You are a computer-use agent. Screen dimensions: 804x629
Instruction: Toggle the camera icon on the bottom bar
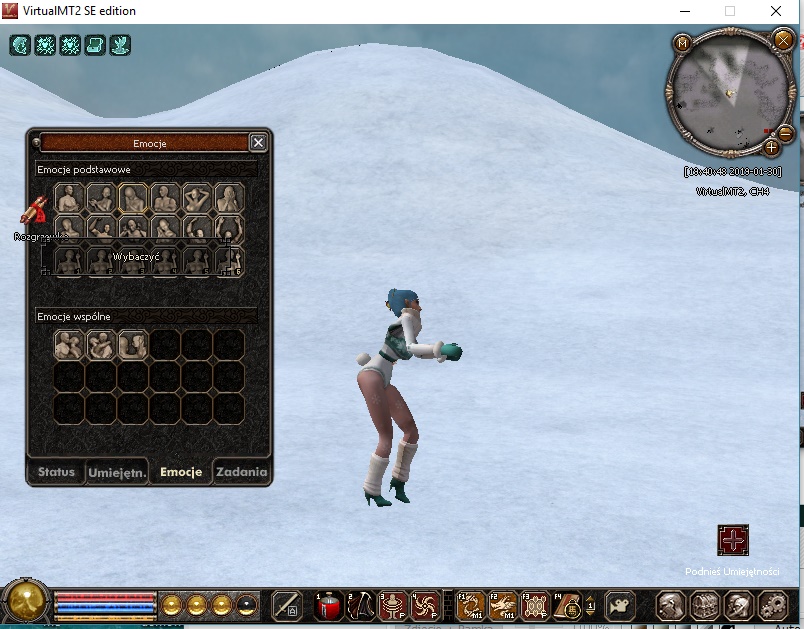(621, 605)
